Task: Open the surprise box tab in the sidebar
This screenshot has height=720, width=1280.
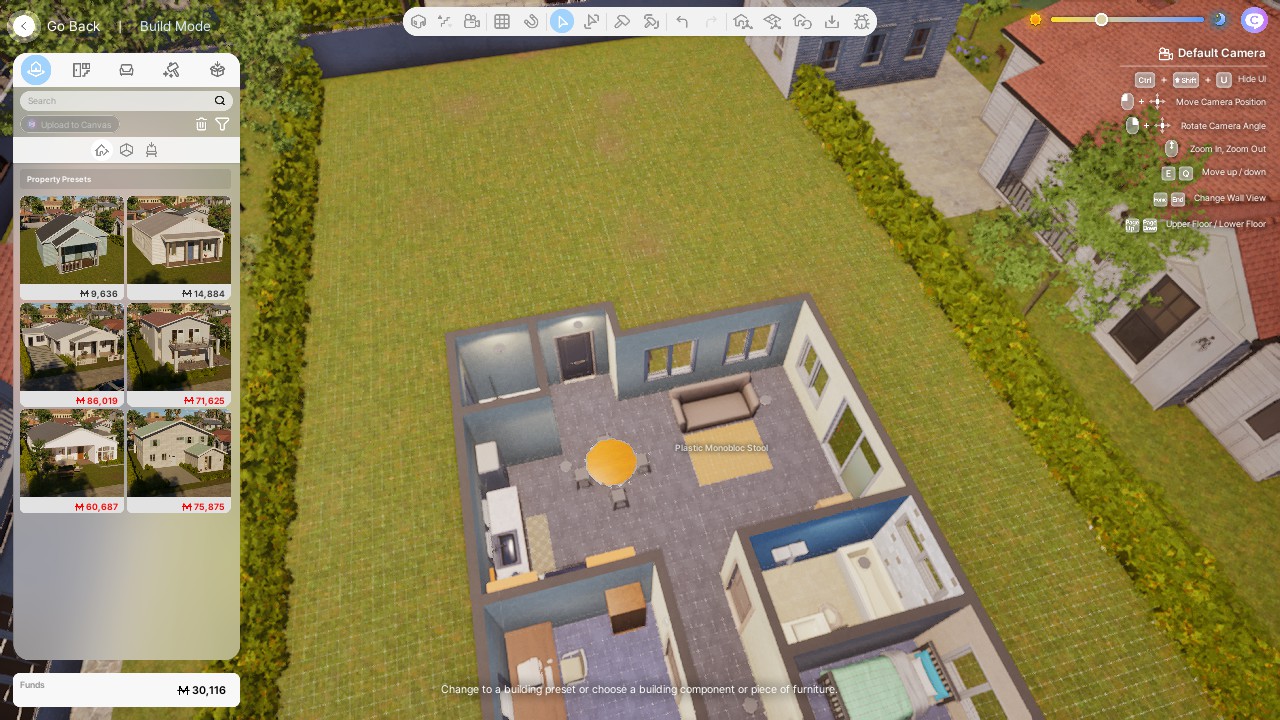Action: [x=217, y=70]
